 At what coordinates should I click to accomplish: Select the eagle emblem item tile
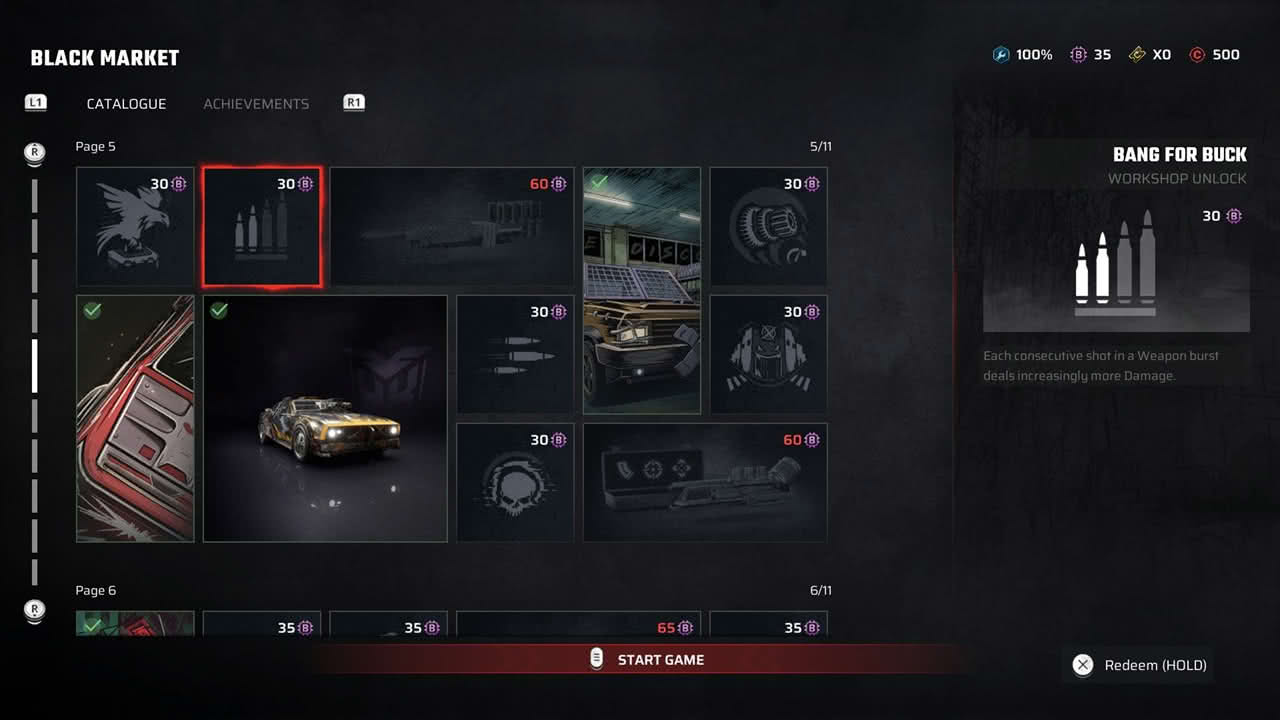(x=135, y=227)
